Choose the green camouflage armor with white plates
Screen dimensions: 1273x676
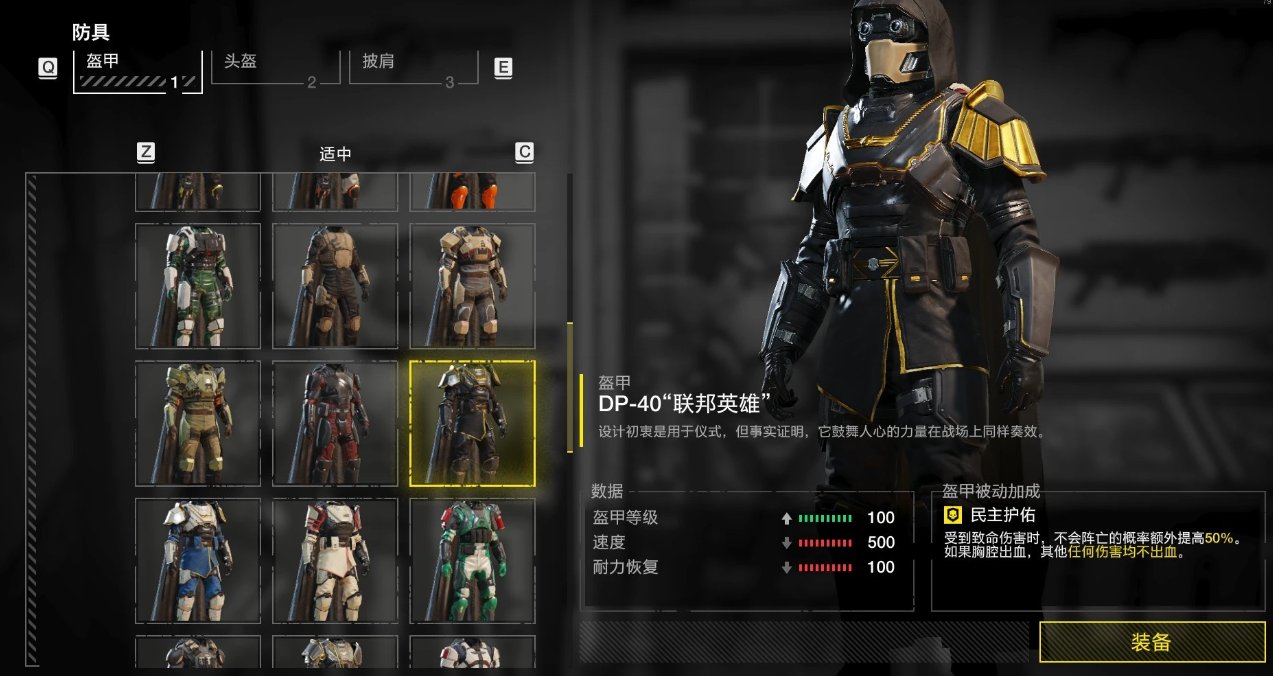tap(198, 285)
